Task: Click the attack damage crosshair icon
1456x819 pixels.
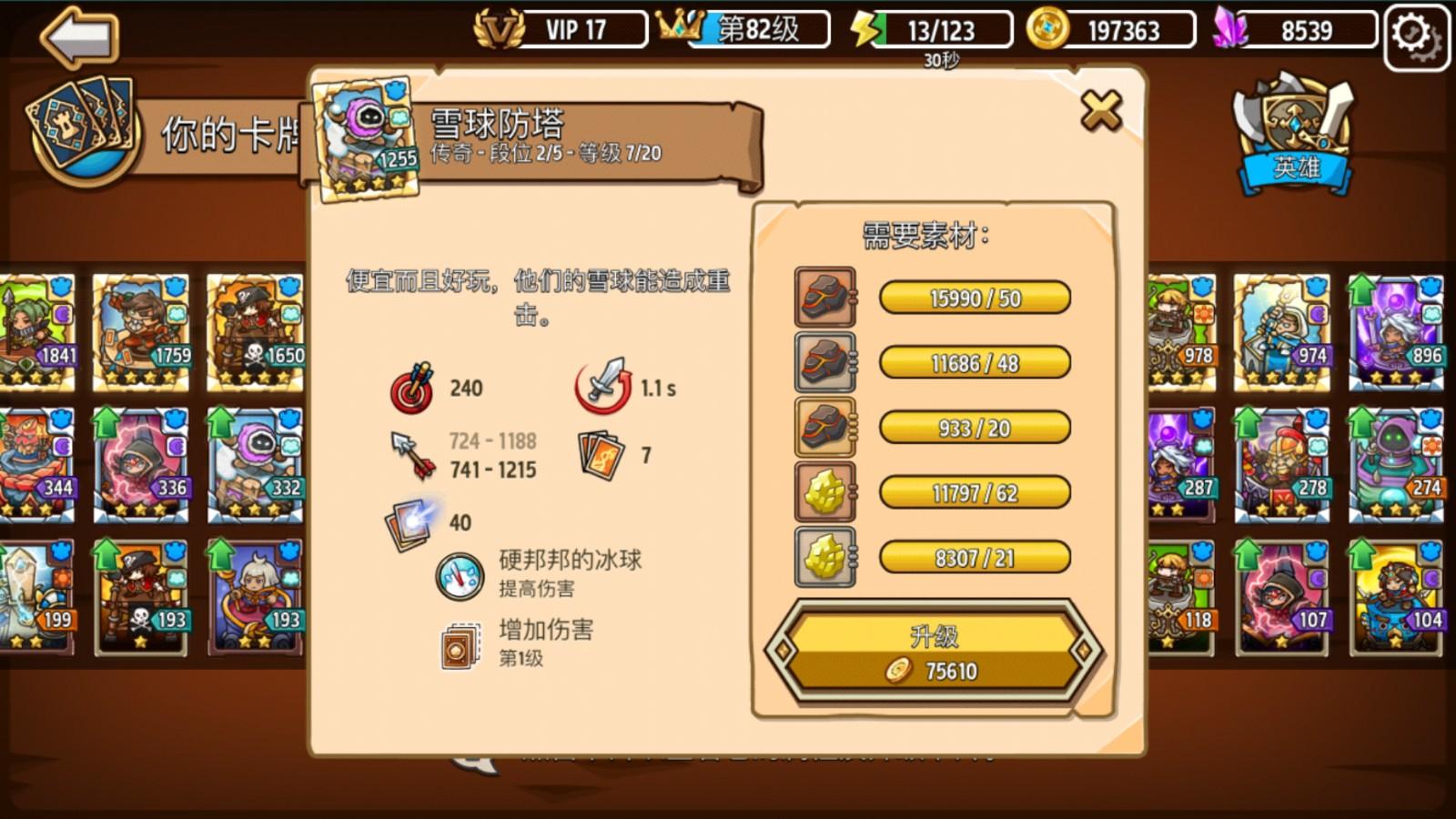Action: [x=414, y=387]
